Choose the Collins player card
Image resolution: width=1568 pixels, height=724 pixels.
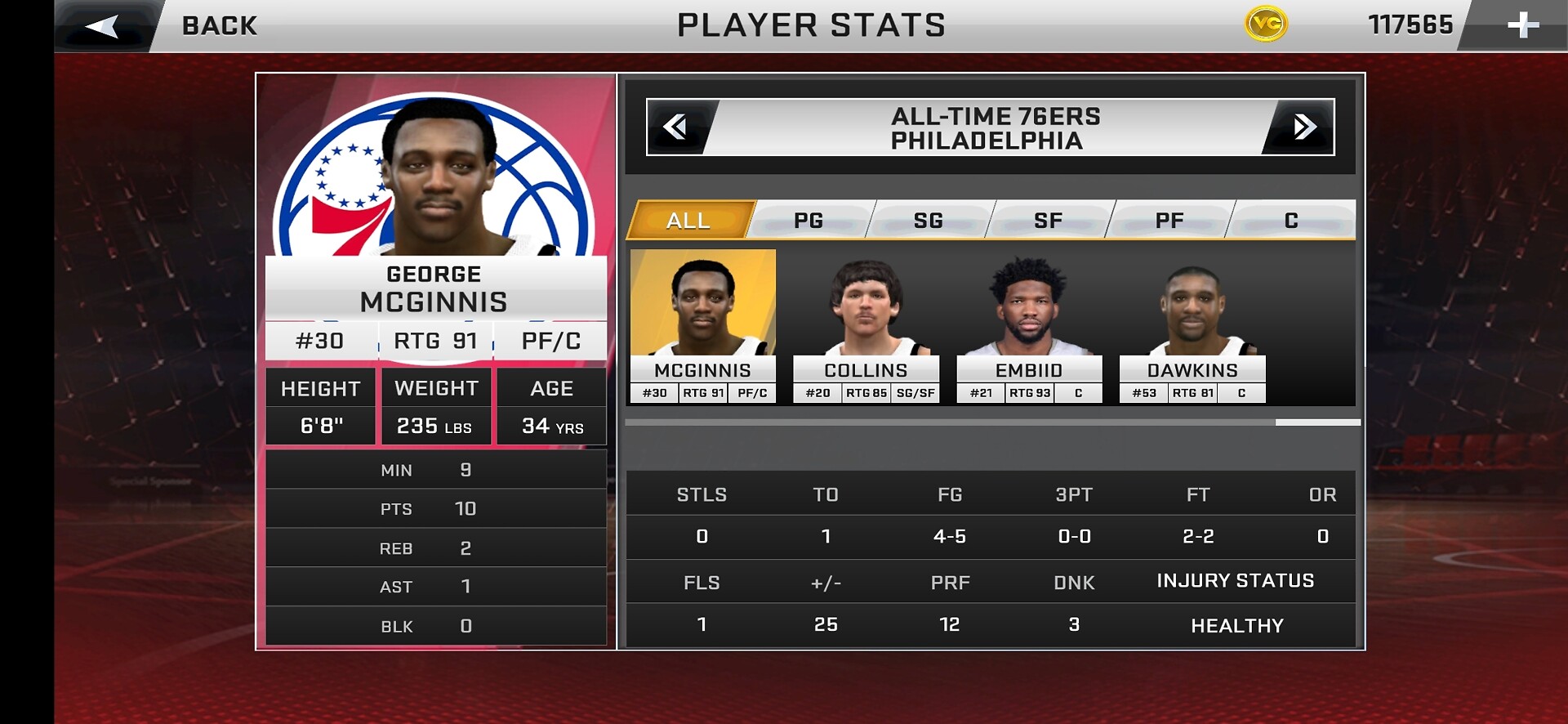point(866,326)
